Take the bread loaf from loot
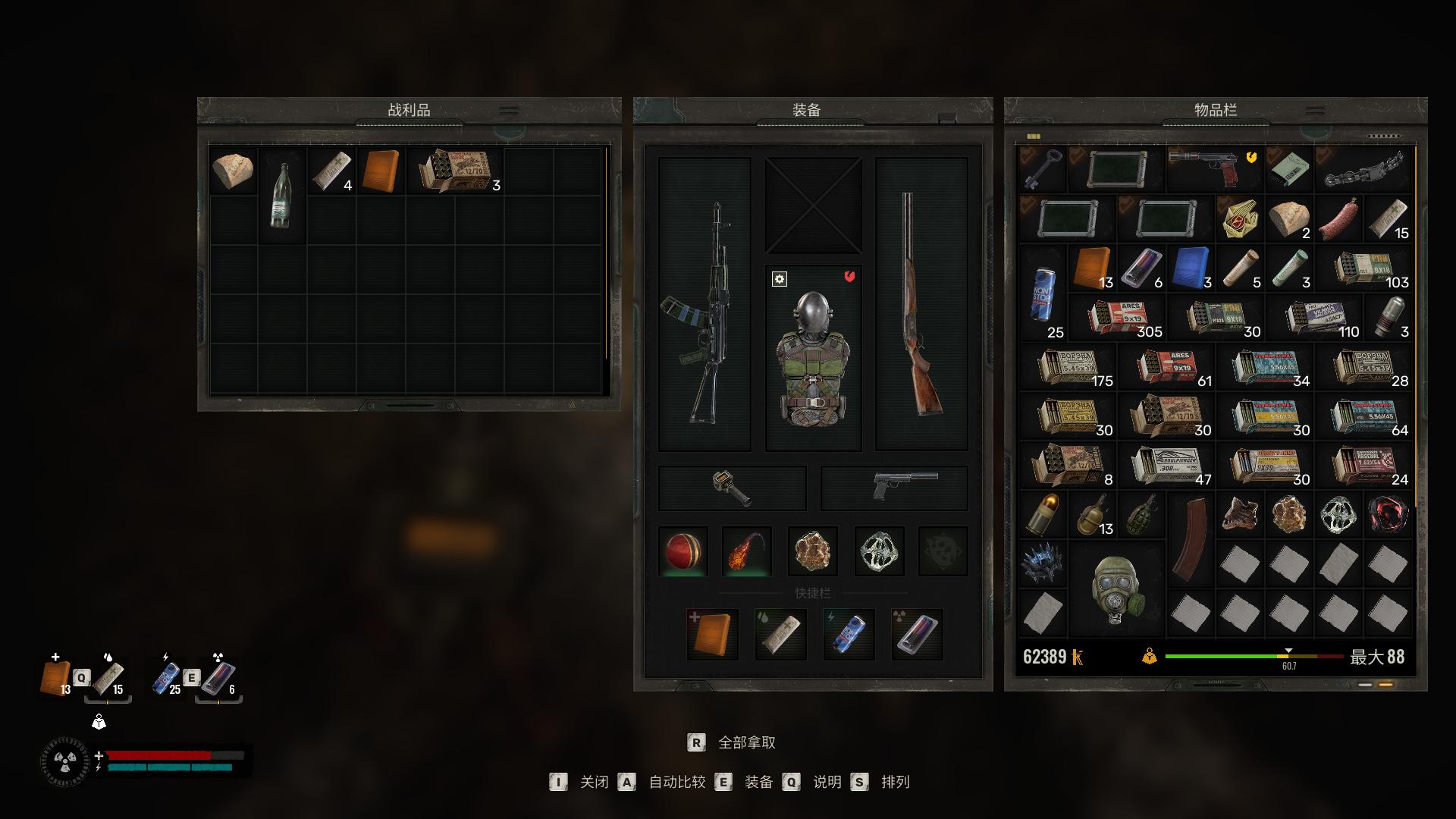 (232, 171)
